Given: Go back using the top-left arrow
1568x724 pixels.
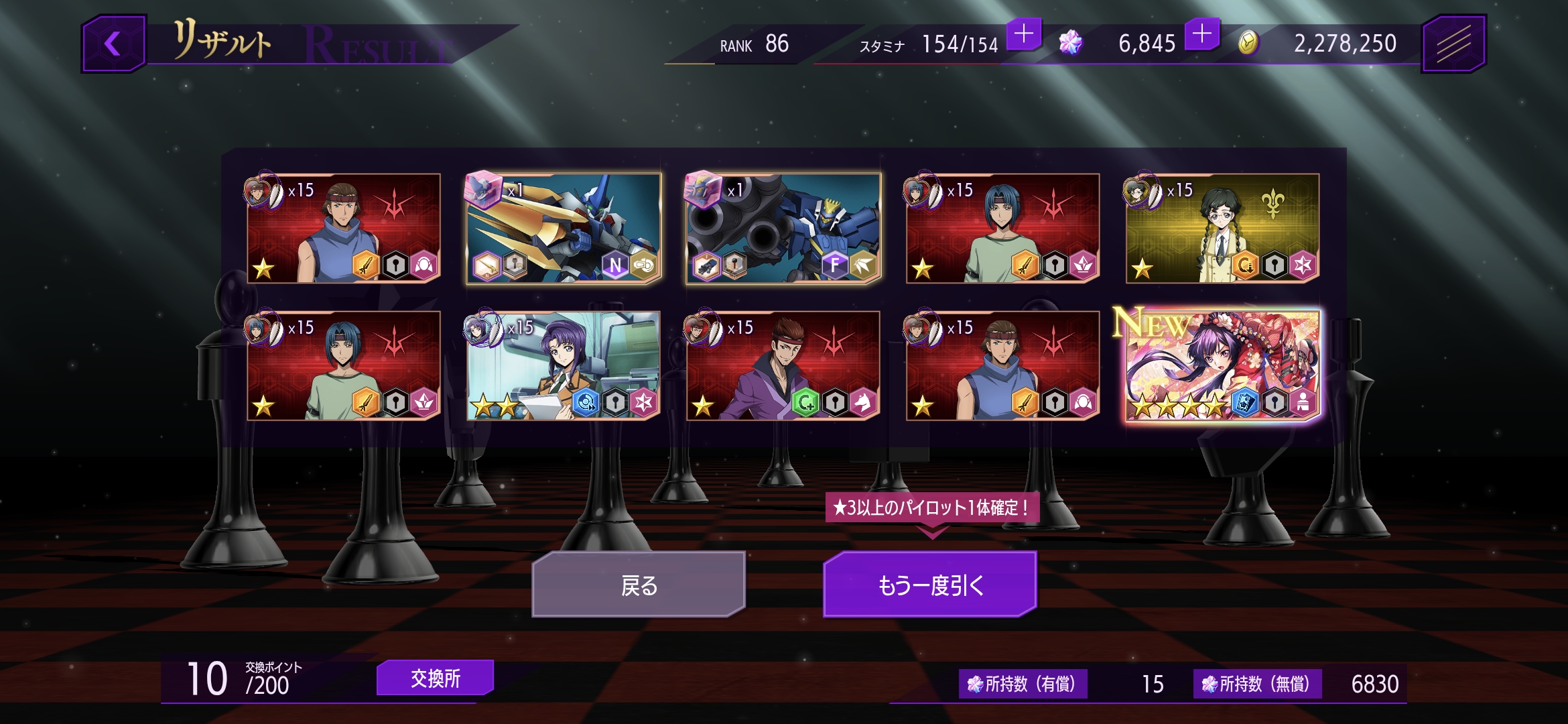Looking at the screenshot, I should 113,44.
